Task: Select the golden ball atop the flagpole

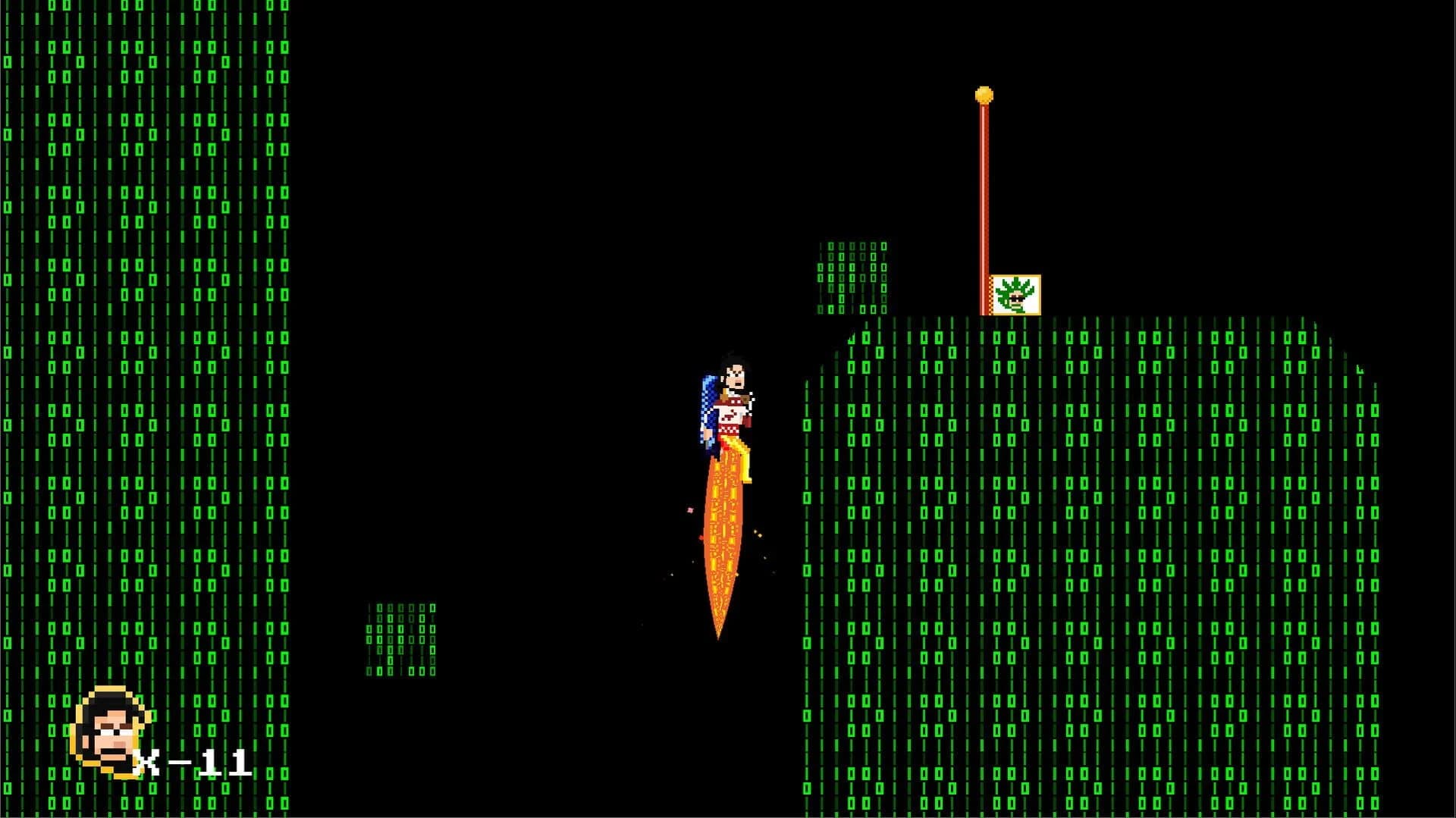Action: point(985,92)
